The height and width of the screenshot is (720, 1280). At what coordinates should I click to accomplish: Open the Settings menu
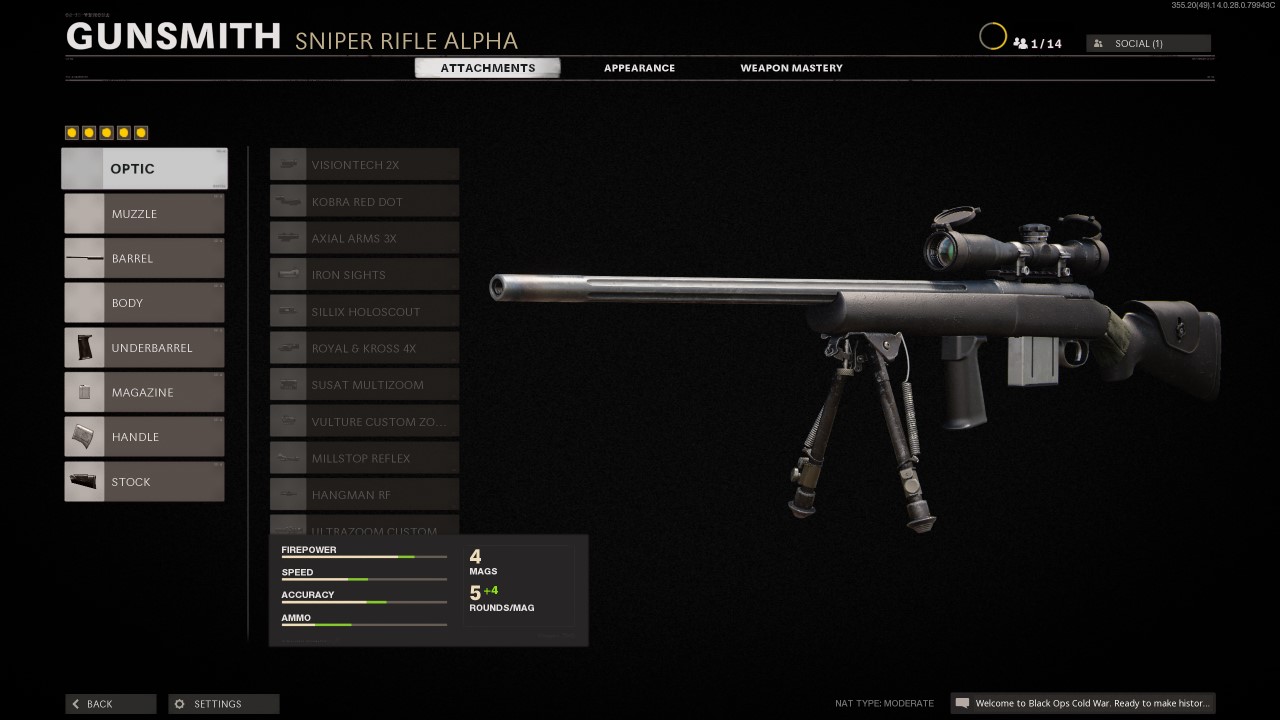(x=224, y=704)
